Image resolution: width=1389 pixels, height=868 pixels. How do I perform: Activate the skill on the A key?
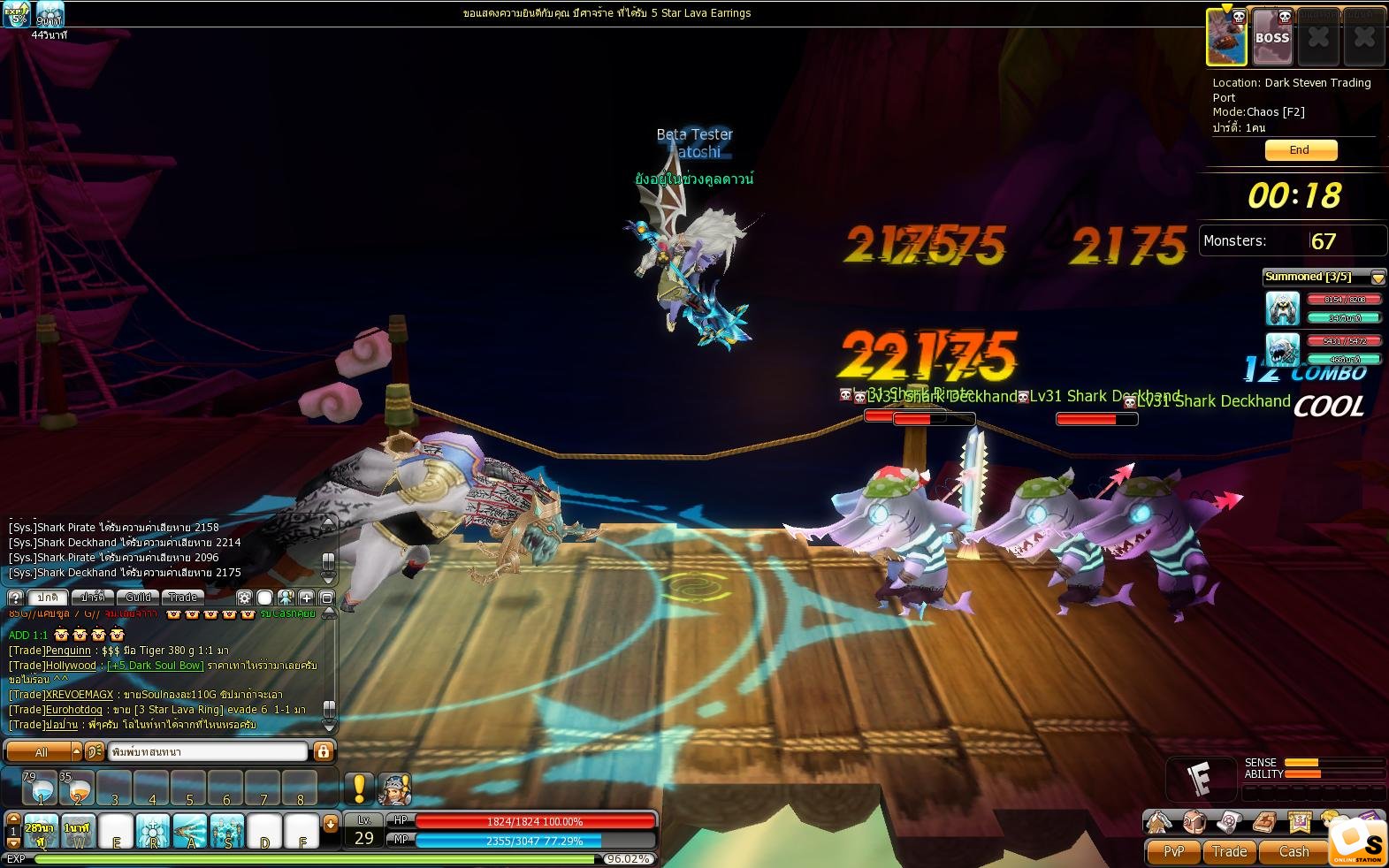[x=190, y=831]
